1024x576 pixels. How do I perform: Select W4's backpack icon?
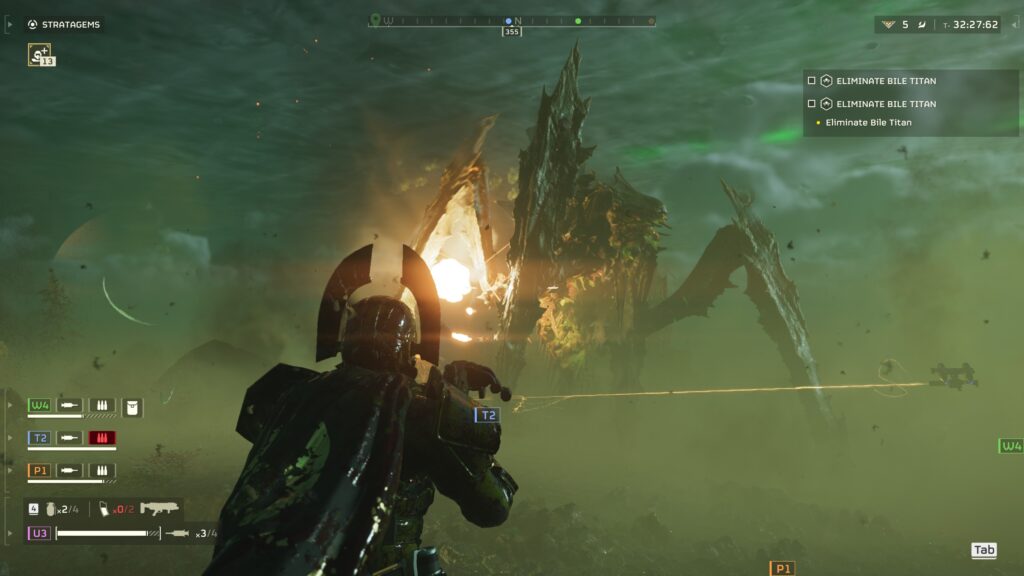[132, 406]
